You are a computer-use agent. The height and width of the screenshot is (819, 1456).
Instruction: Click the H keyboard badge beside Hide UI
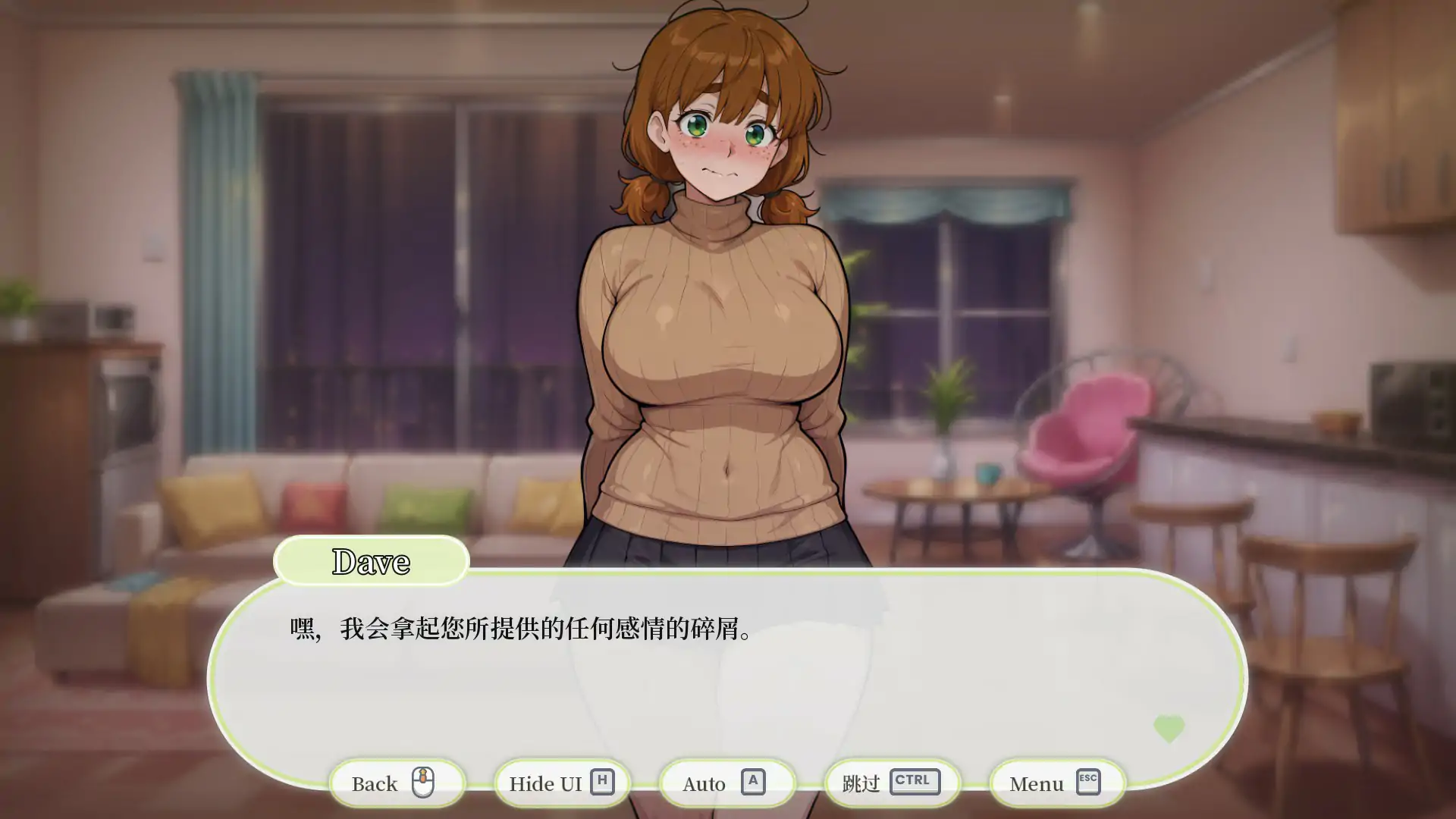pos(603,781)
